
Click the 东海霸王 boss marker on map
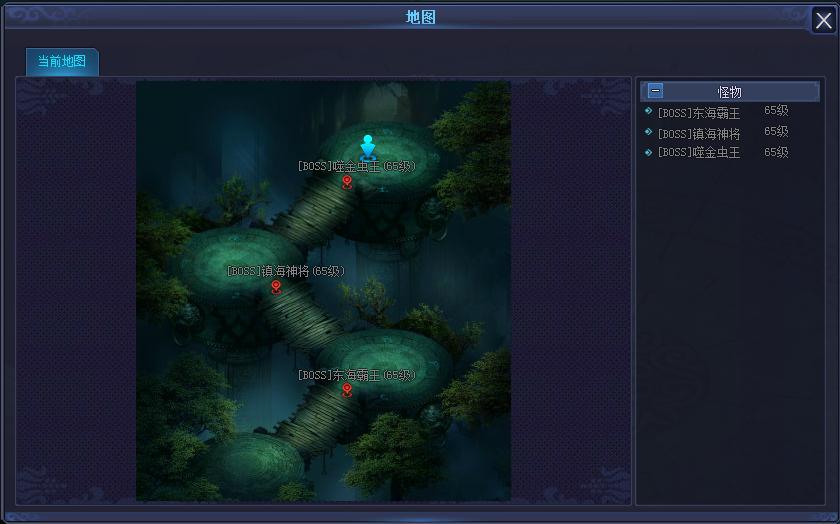(347, 390)
